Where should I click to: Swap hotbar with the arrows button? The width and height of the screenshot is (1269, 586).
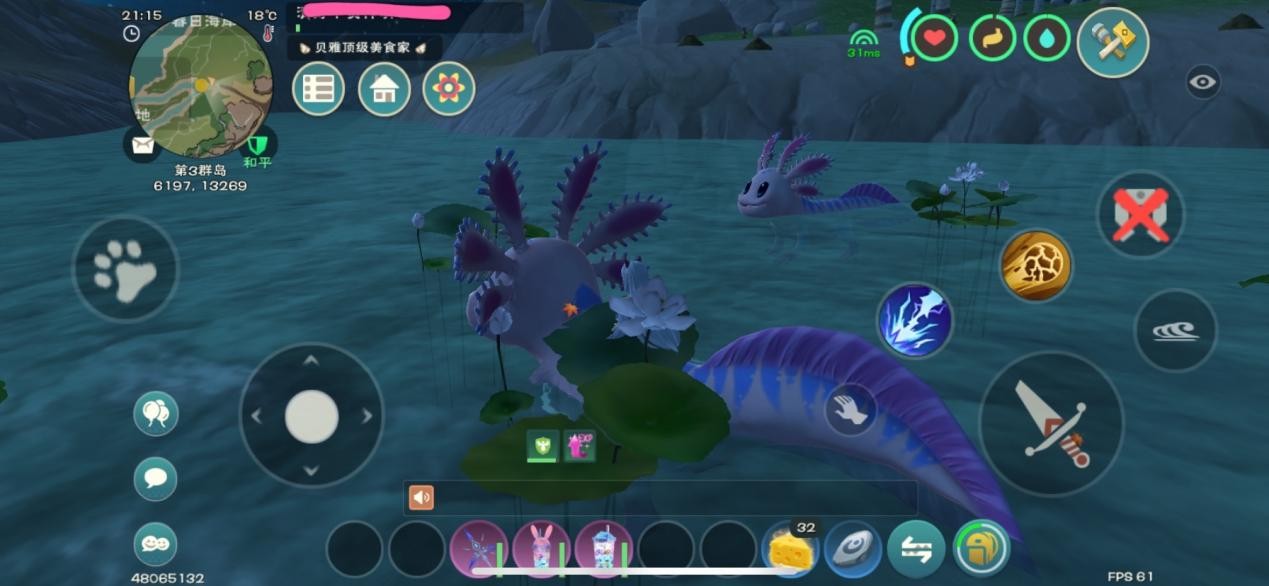(916, 549)
